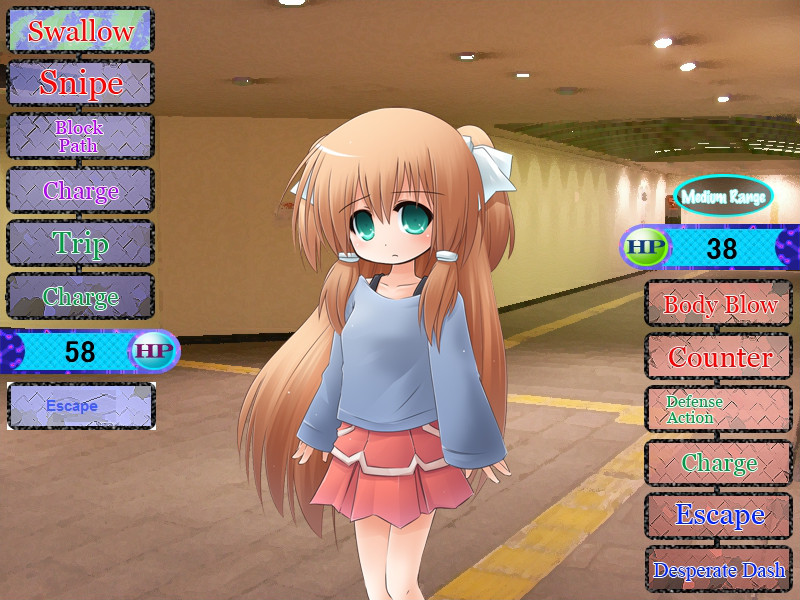Choose the green Charge on the pink panel

719,463
